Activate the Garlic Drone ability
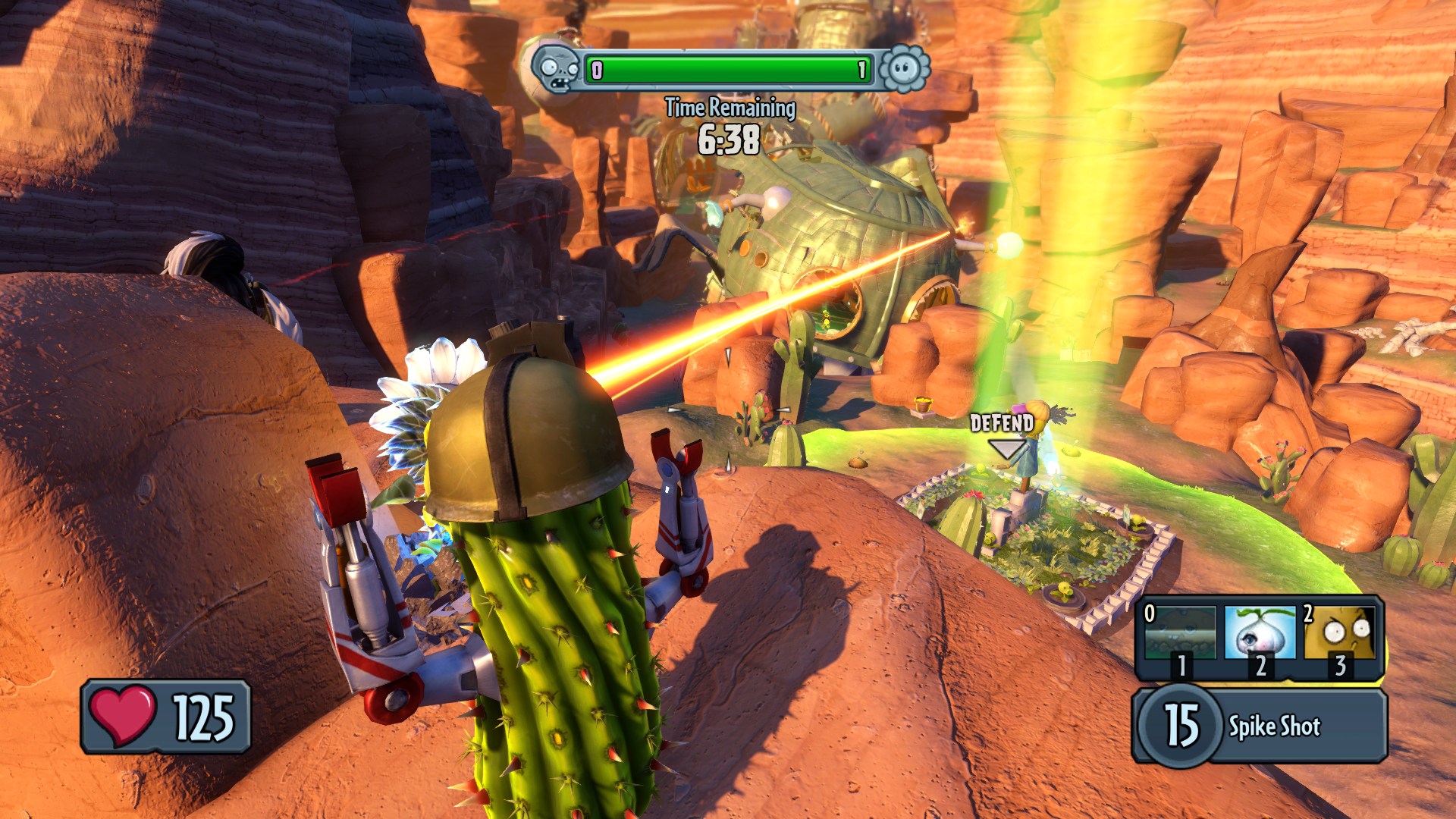This screenshot has height=819, width=1456. tap(1260, 633)
